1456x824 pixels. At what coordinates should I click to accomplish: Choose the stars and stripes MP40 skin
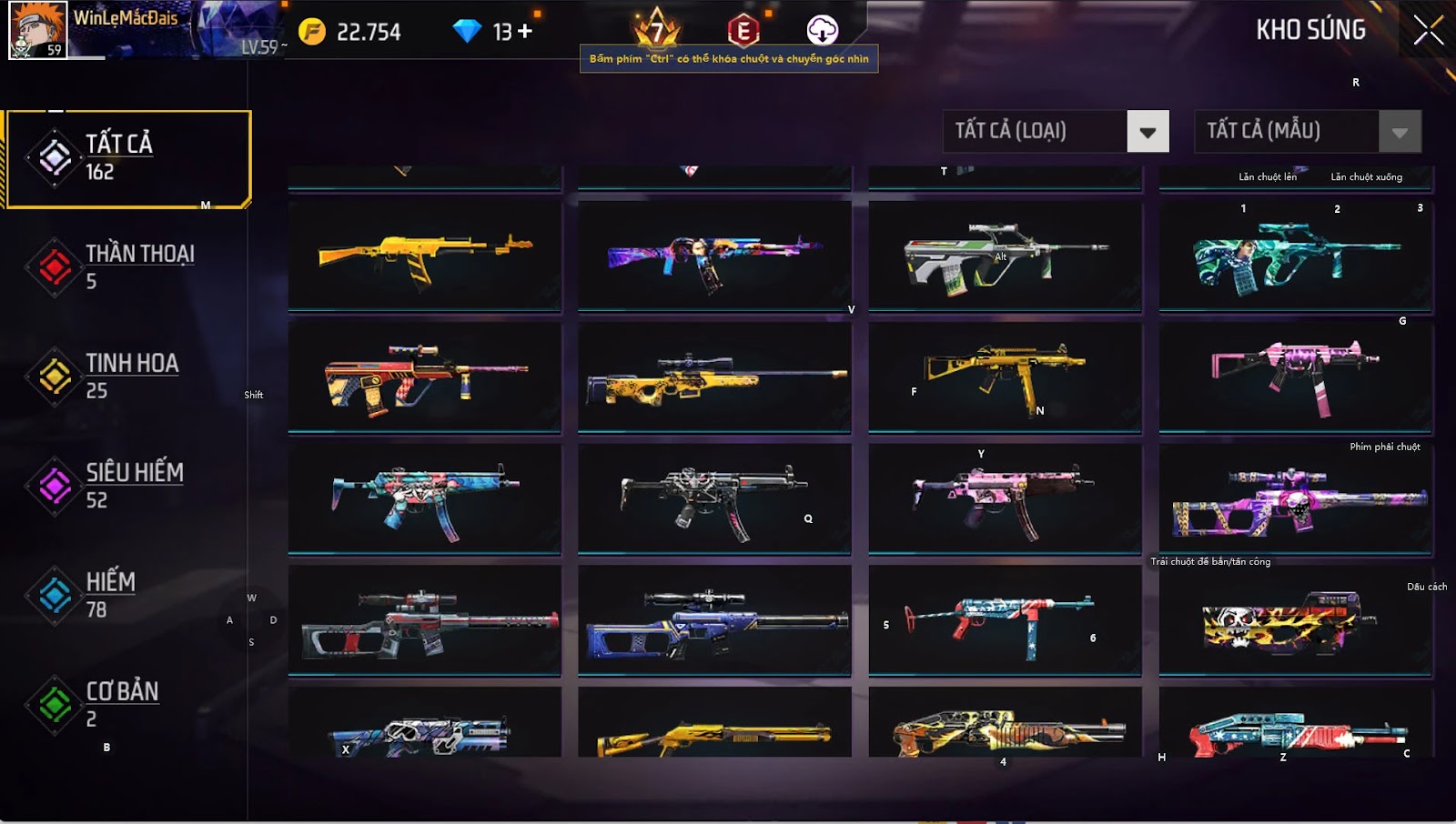[x=1005, y=620]
